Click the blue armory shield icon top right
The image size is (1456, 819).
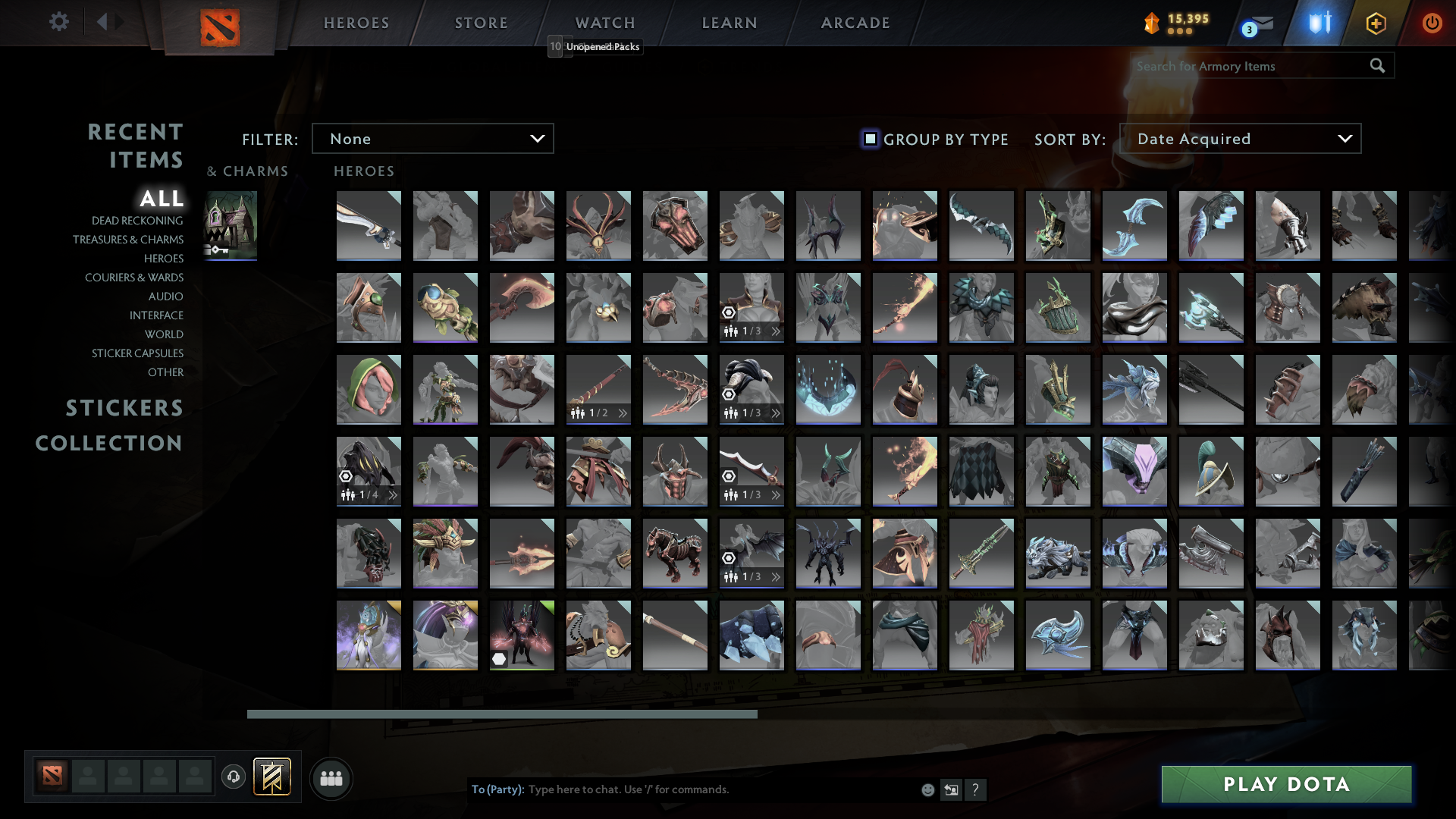pos(1319,24)
